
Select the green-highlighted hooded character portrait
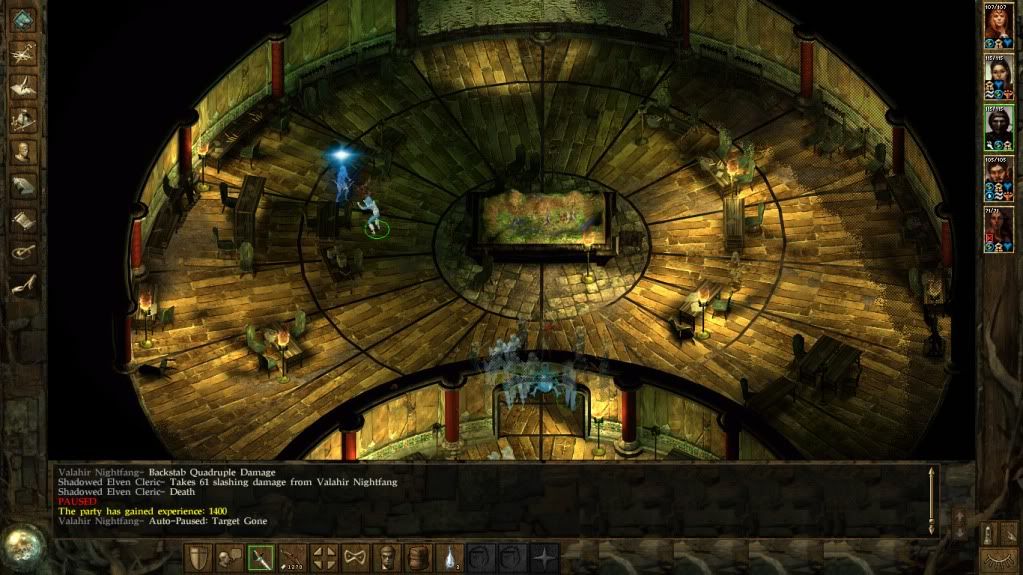click(x=998, y=126)
